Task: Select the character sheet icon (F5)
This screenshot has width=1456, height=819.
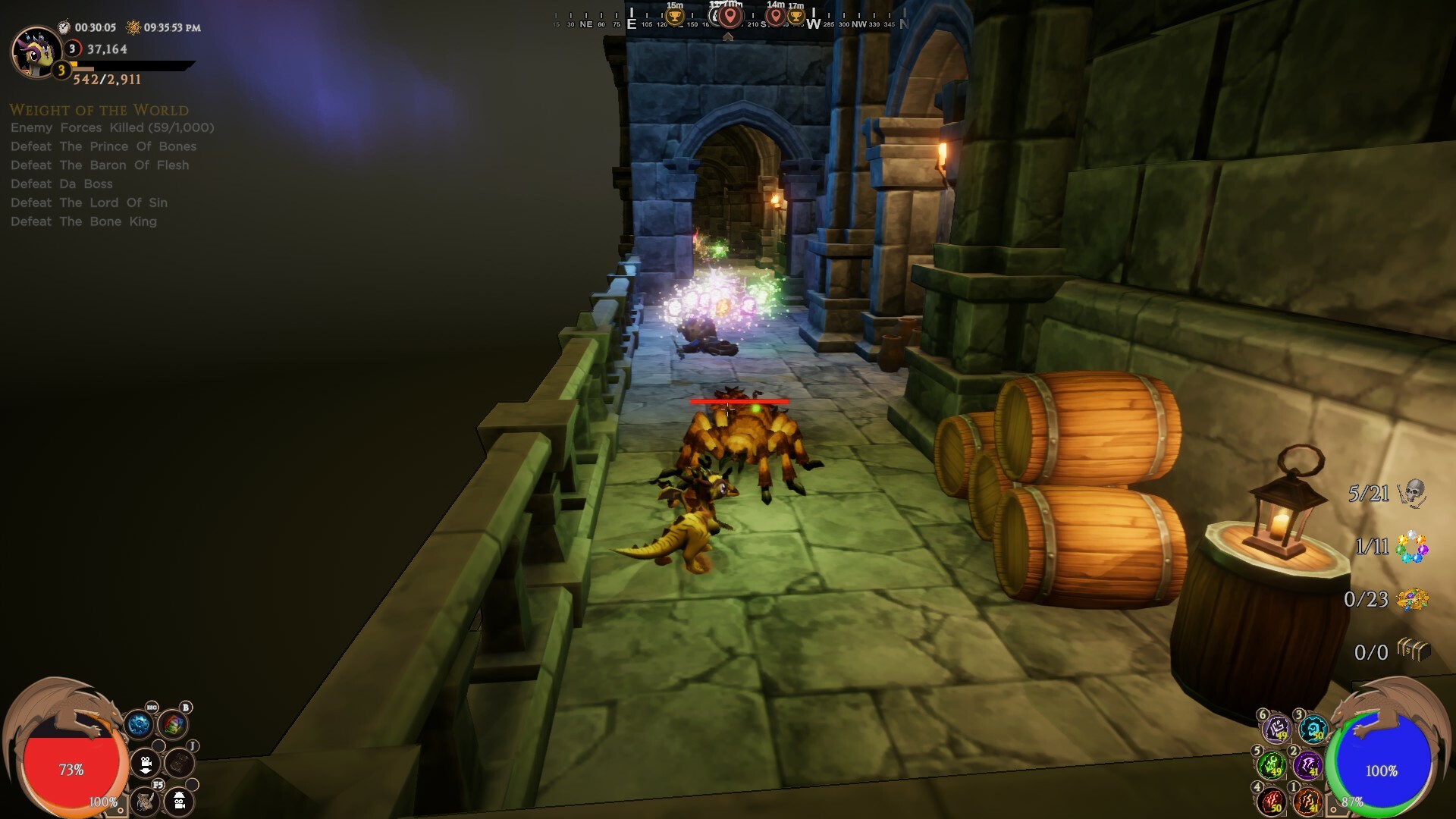Action: coord(144,802)
